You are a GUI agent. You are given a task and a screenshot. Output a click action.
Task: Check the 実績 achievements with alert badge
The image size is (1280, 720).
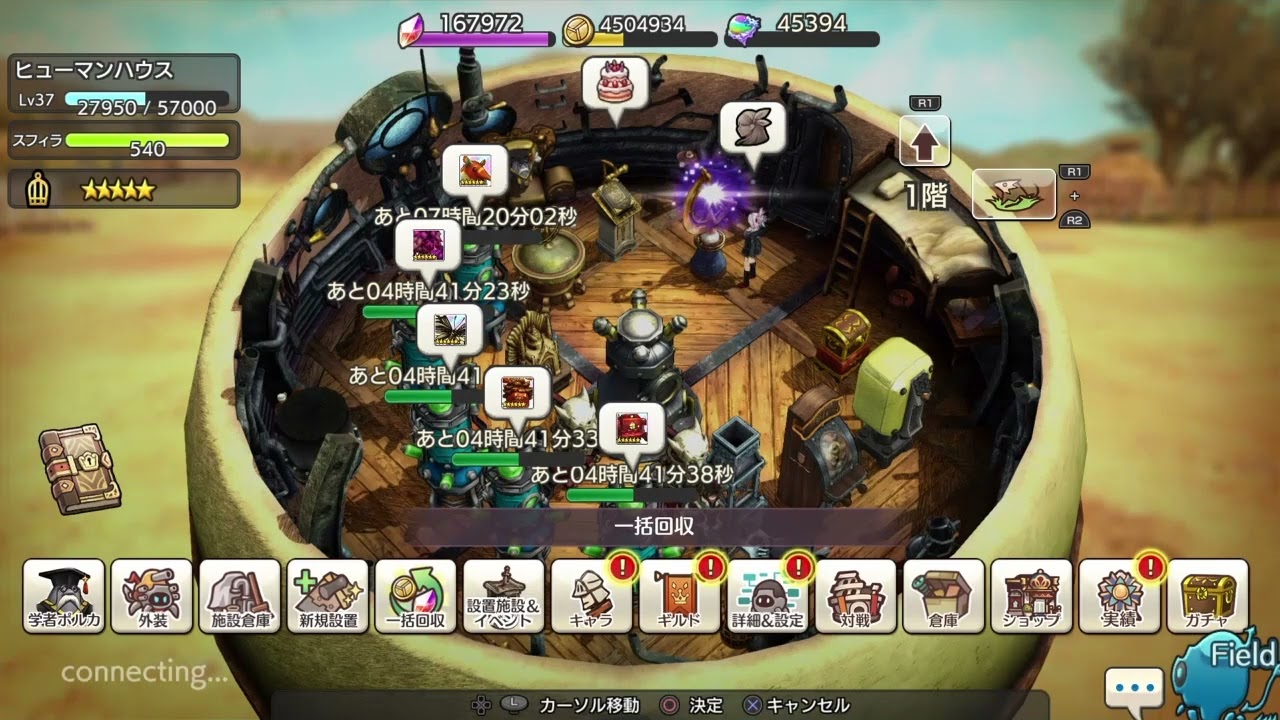1120,597
